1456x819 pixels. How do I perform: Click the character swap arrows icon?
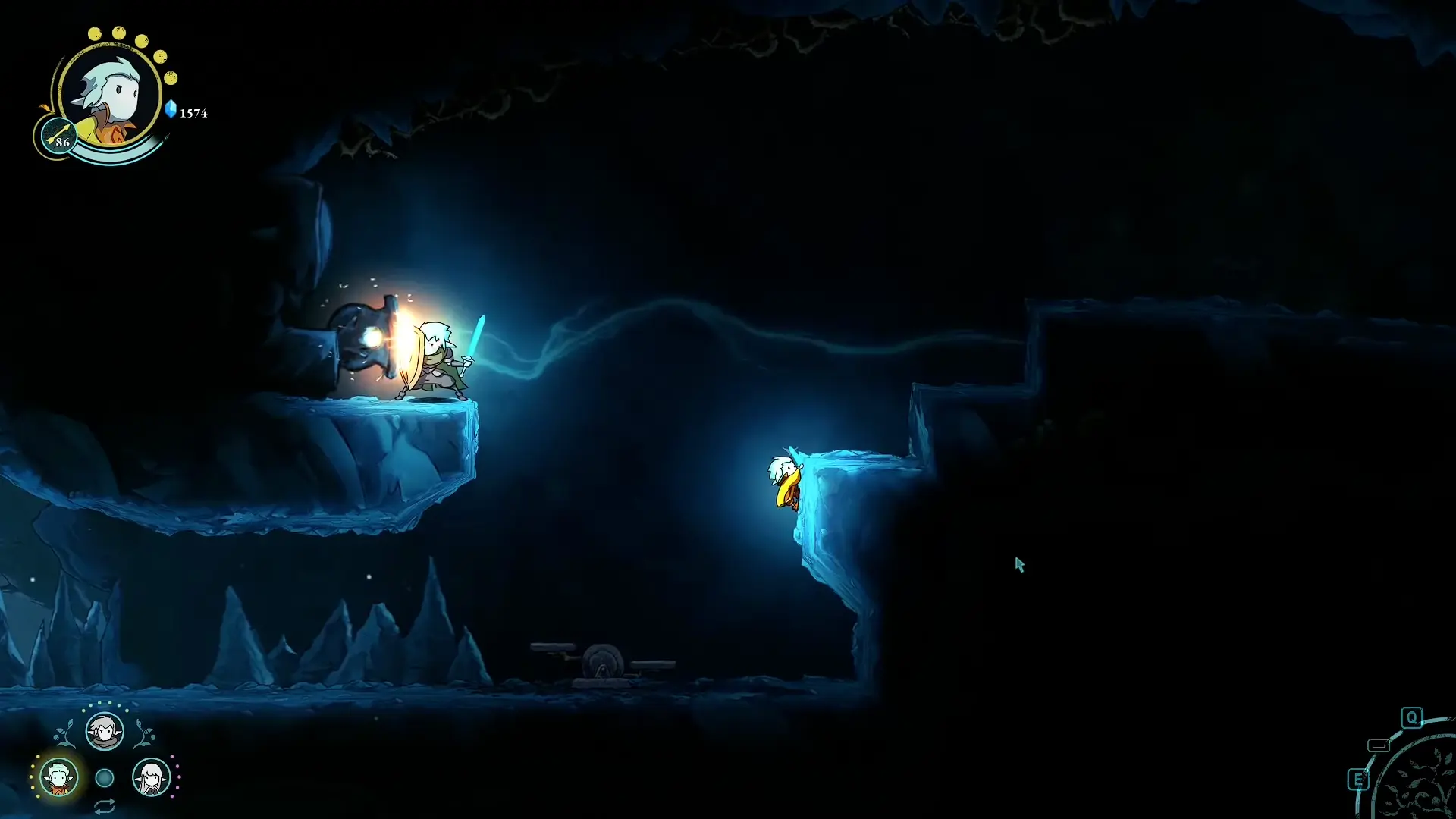coord(105,805)
